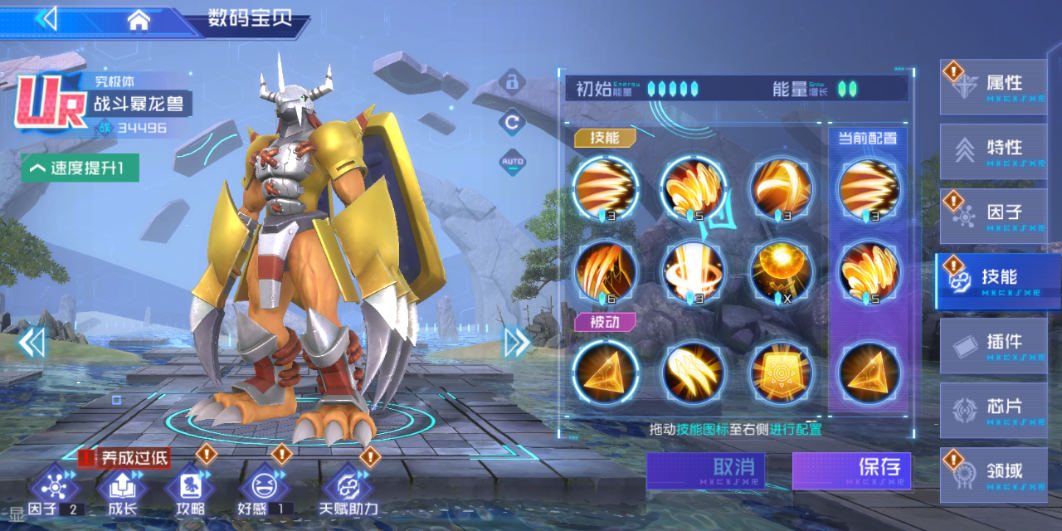The image size is (1062, 531).
Task: Click the 取消 cancel button
Action: 705,469
